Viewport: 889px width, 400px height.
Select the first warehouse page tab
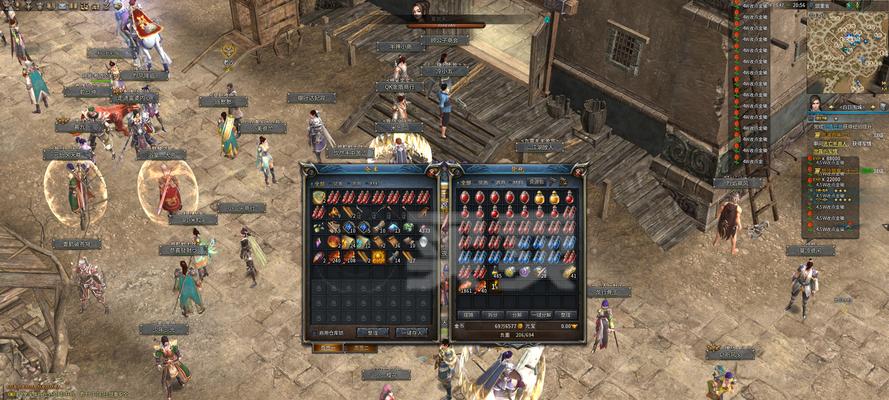[326, 348]
